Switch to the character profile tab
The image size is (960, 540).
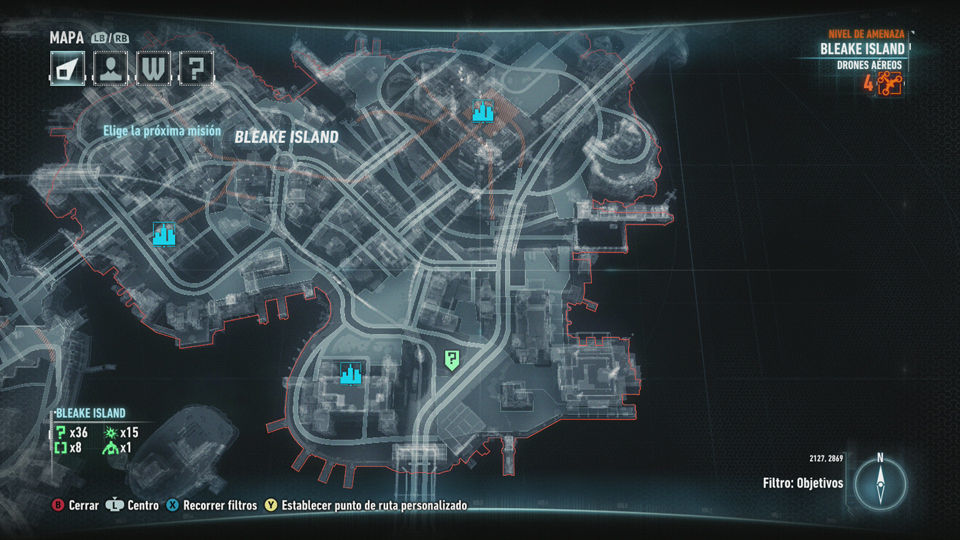(x=109, y=69)
